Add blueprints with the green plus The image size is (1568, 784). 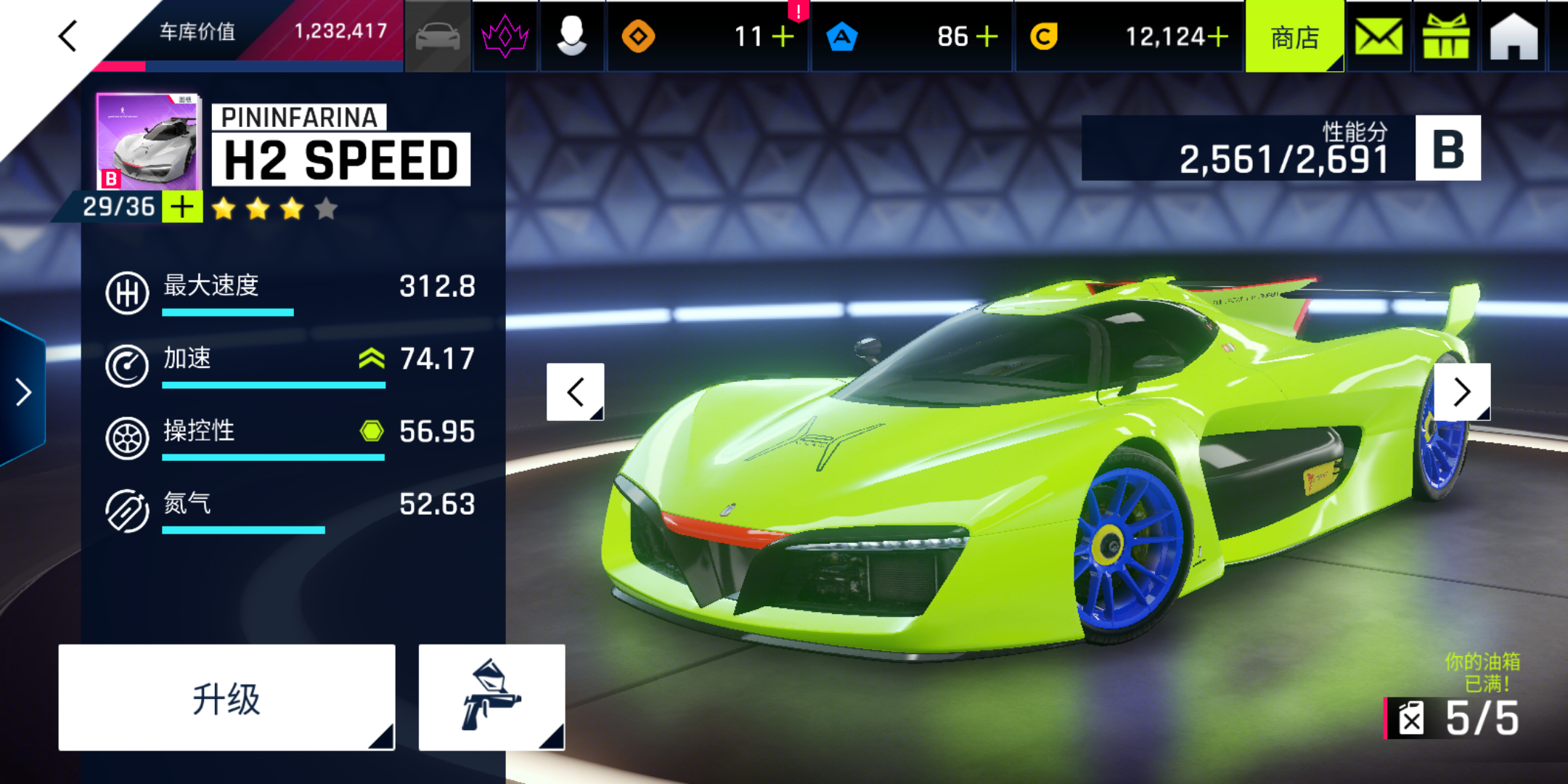pyautogui.click(x=181, y=207)
